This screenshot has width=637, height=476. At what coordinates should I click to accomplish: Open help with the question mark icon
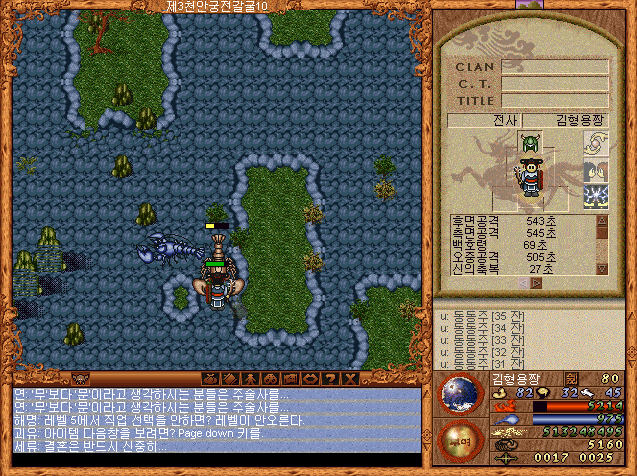coord(329,379)
